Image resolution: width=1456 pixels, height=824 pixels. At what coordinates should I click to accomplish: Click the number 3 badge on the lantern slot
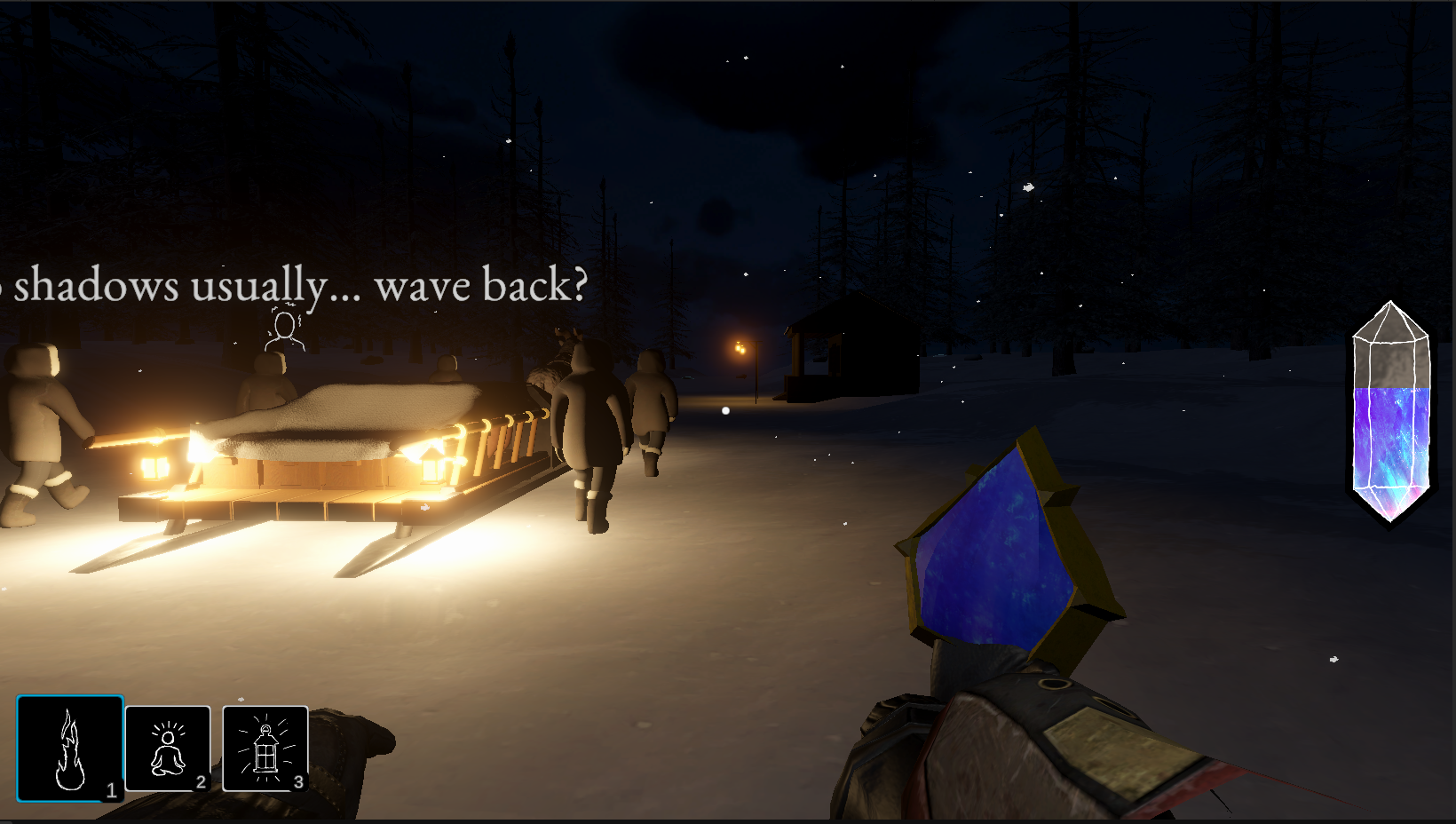299,782
